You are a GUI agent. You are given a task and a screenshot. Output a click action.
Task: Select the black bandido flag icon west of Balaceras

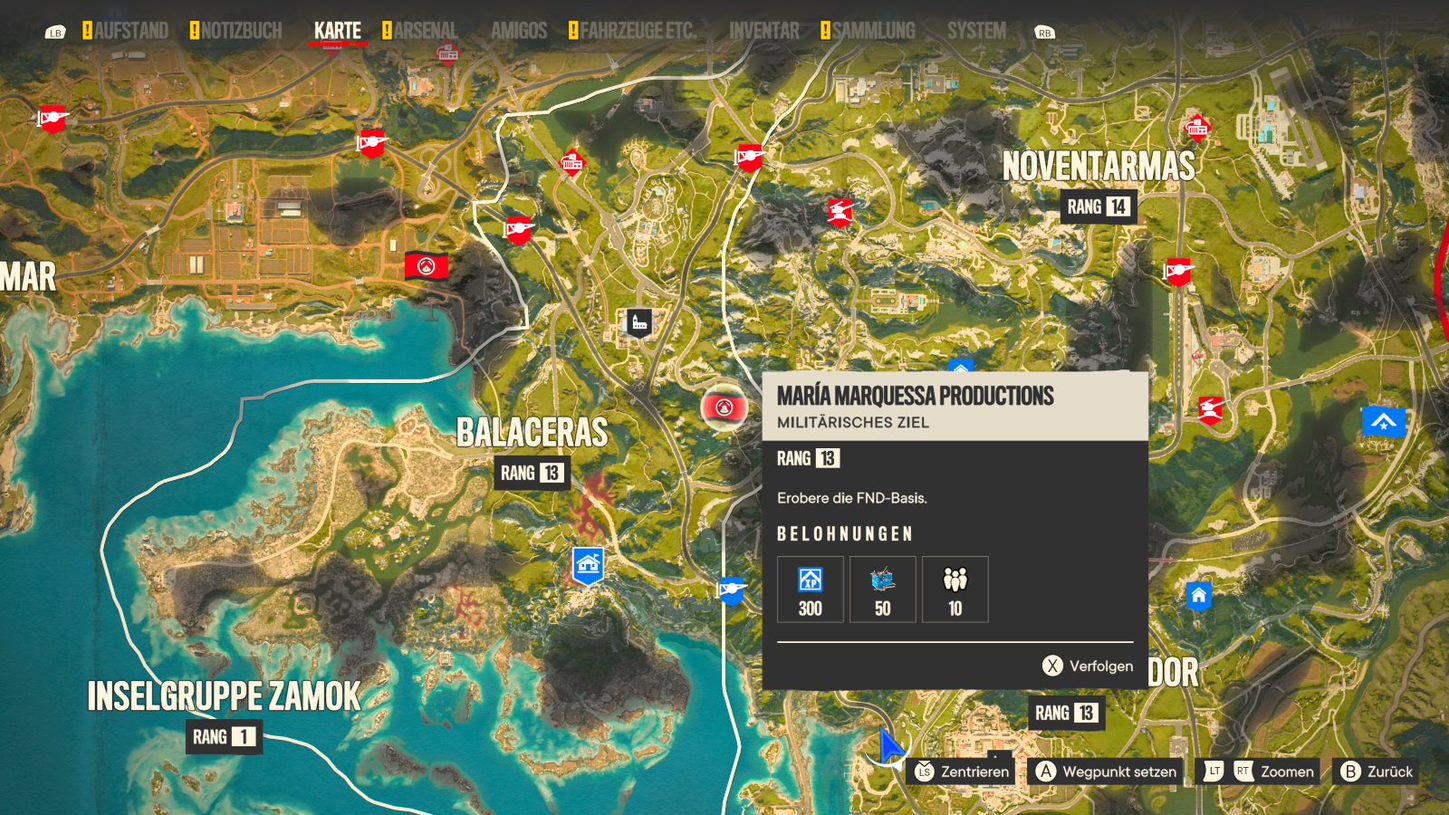(x=428, y=264)
